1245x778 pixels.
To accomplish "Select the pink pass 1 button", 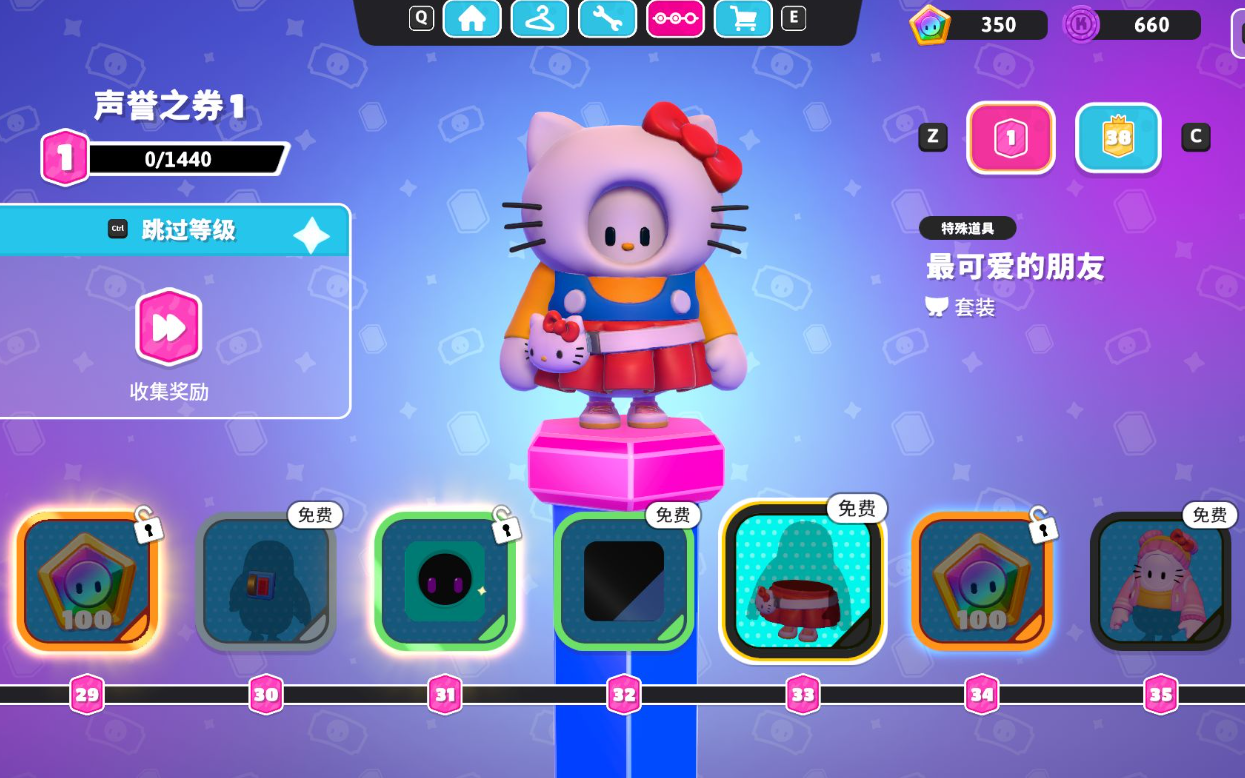I will point(1011,138).
